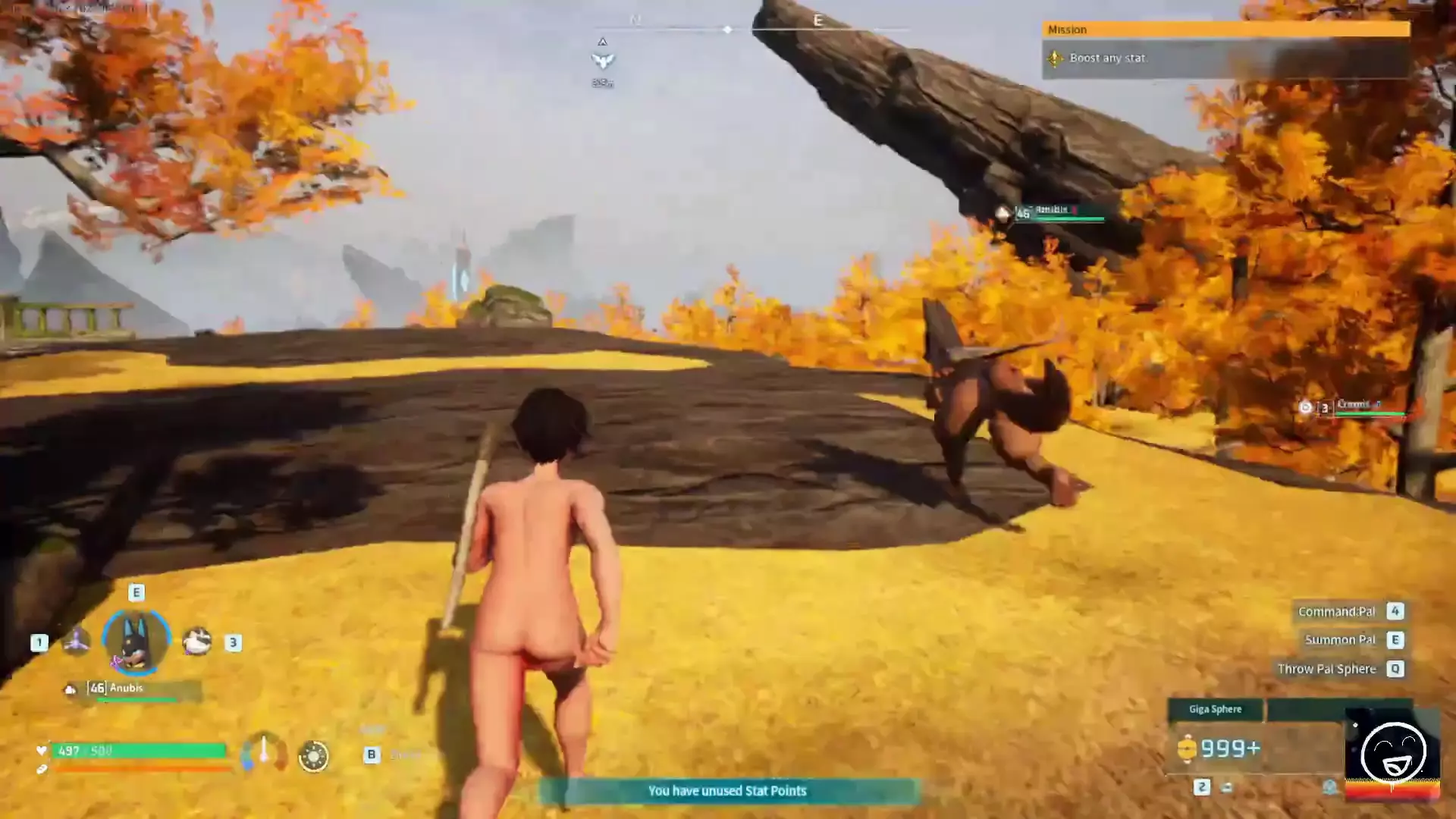Image resolution: width=1456 pixels, height=819 pixels.
Task: Click the Throw Pal Sphere label
Action: (1326, 669)
